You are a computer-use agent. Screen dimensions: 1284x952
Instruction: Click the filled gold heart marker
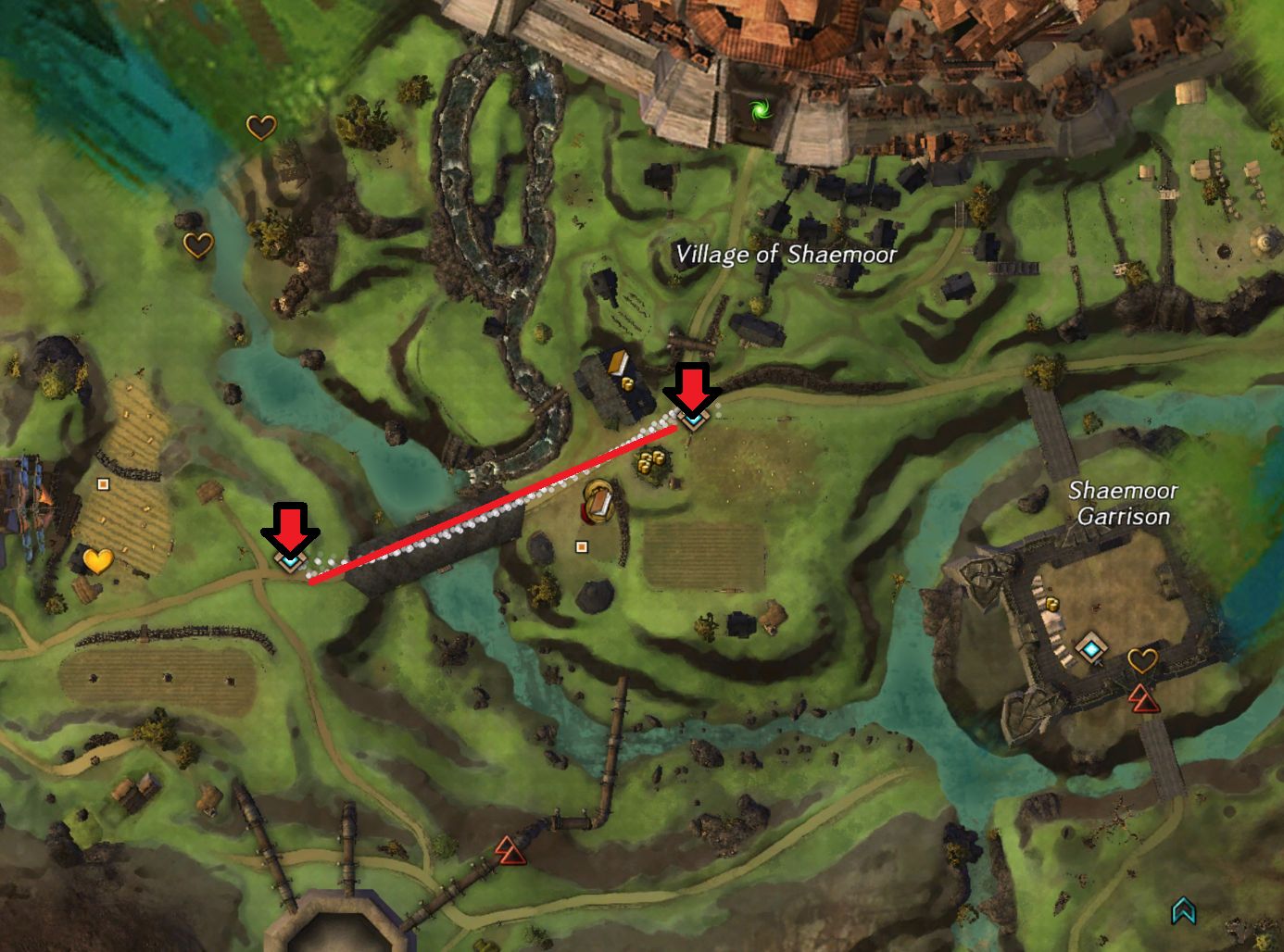(x=98, y=560)
